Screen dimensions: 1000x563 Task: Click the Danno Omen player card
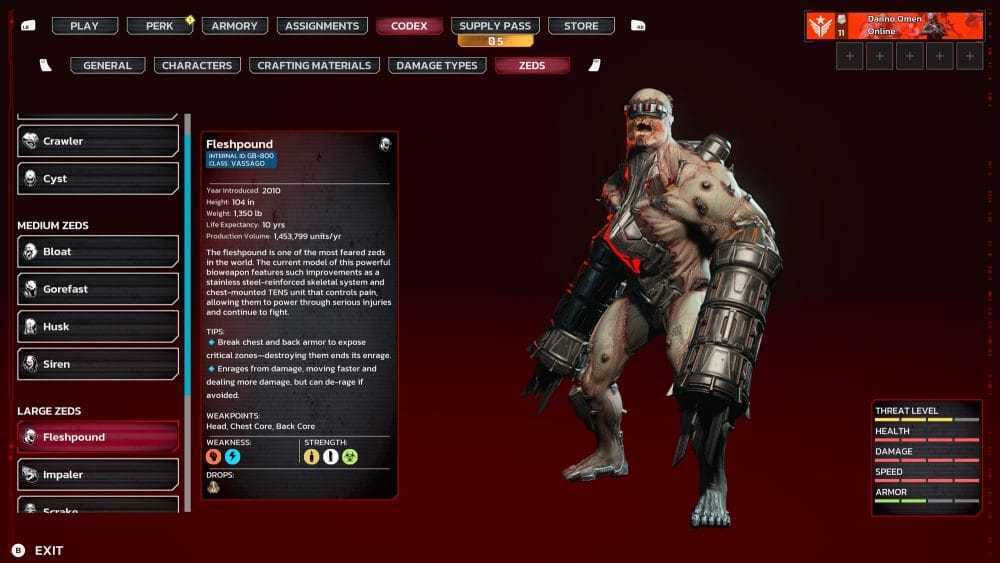[x=895, y=26]
